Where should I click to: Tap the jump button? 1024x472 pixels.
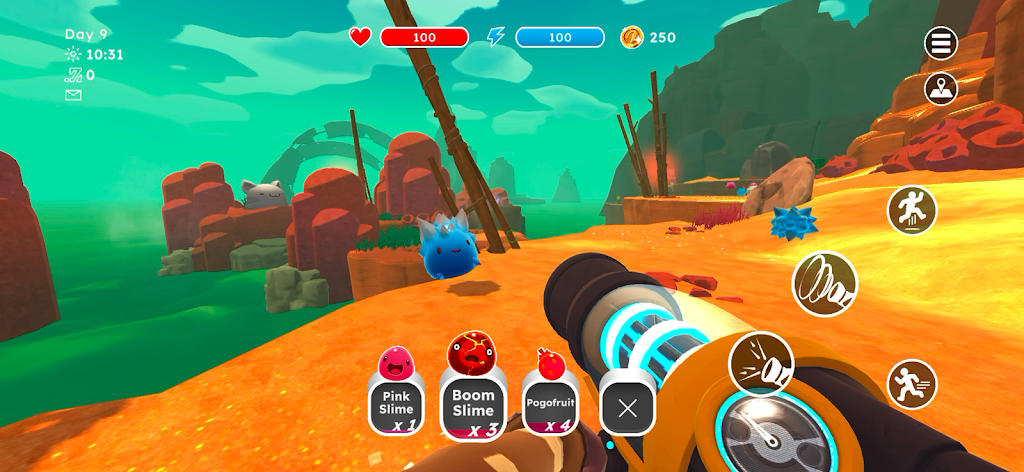coord(911,210)
